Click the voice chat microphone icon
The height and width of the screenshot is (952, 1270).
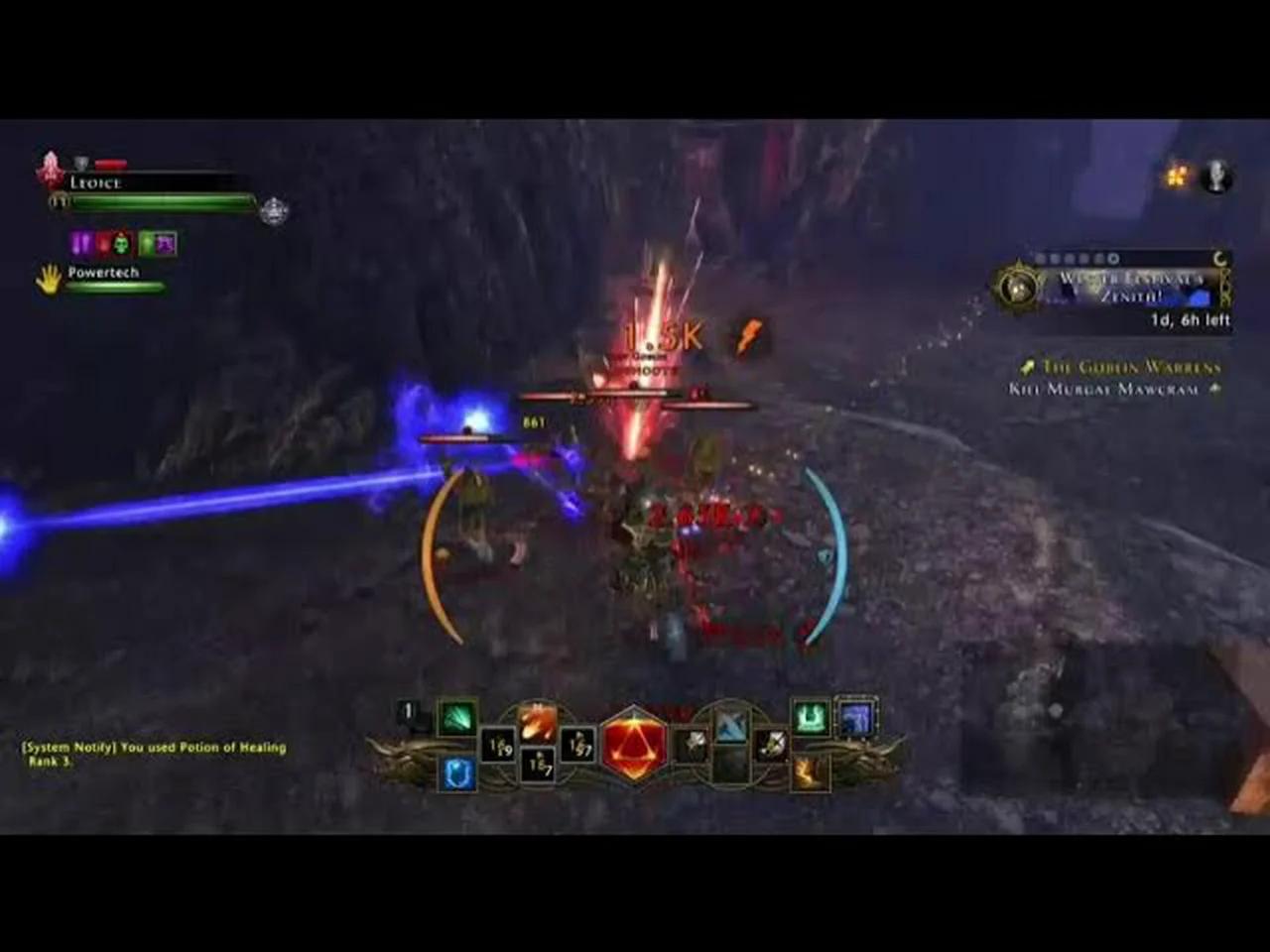click(1214, 177)
